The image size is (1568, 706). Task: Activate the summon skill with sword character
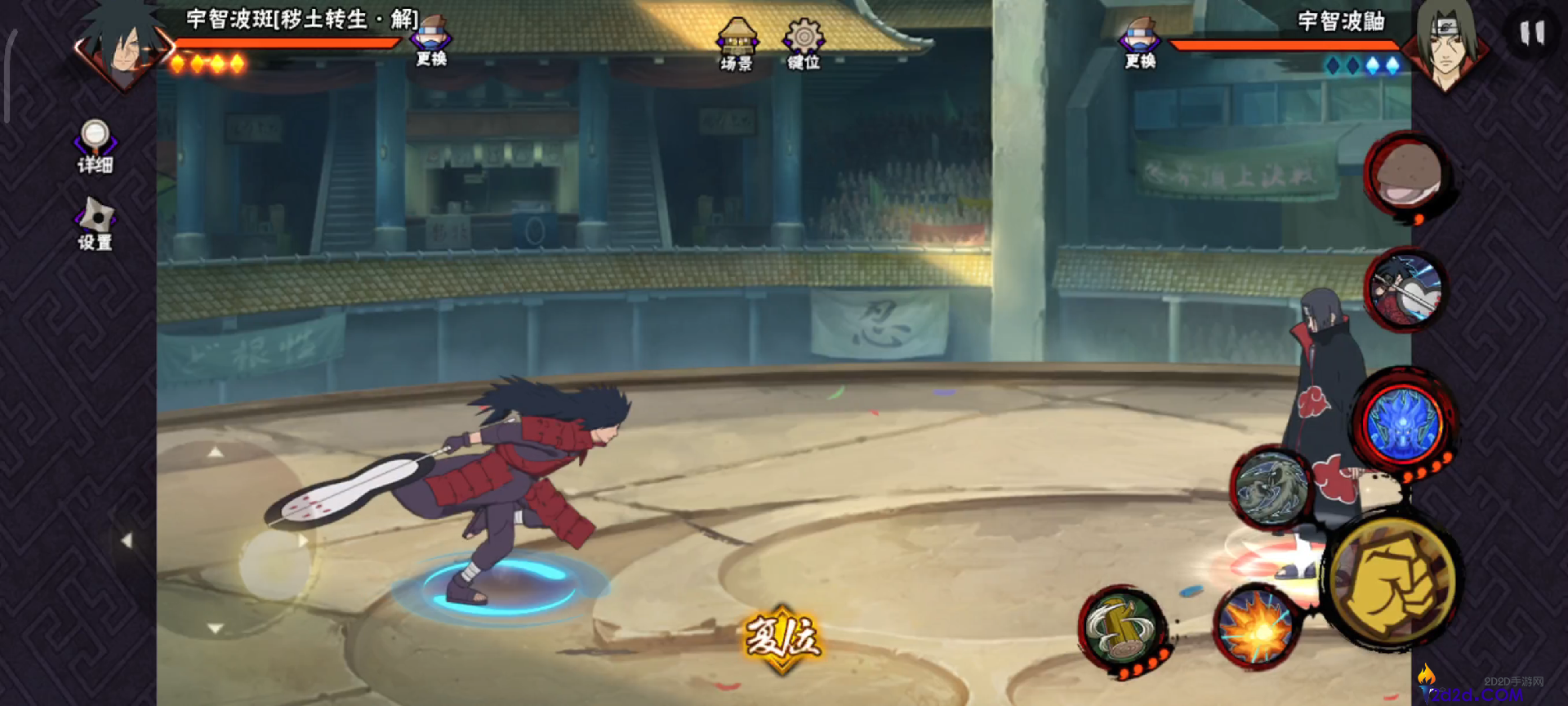point(1405,288)
